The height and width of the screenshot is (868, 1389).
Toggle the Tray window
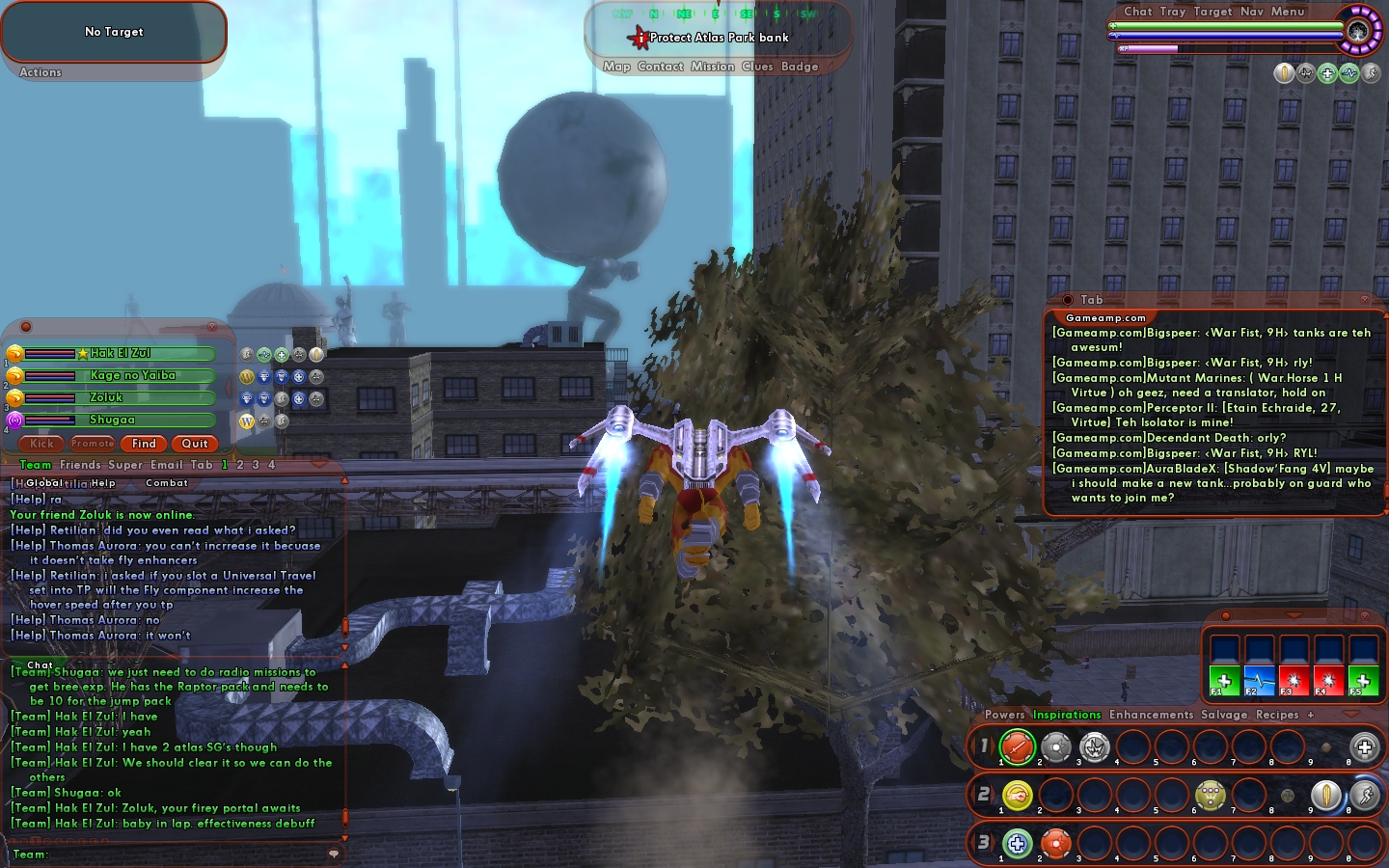pos(1173,12)
